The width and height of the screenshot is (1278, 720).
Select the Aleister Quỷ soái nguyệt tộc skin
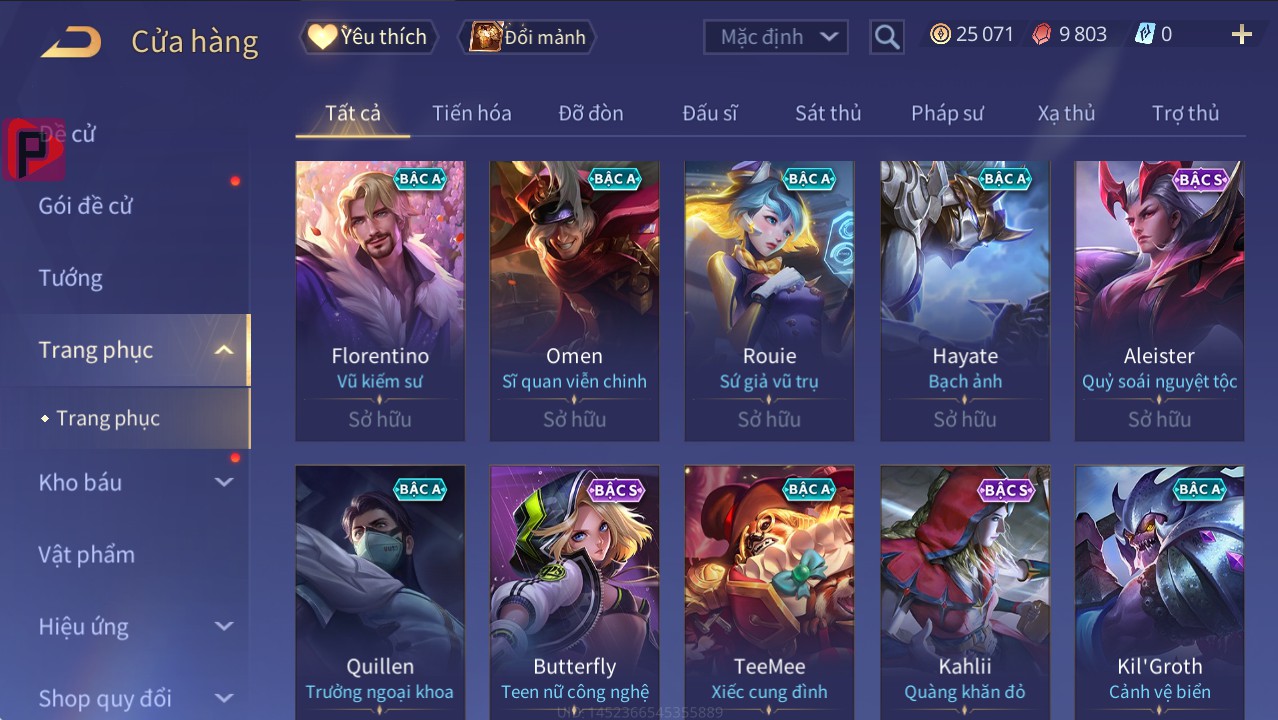1159,300
